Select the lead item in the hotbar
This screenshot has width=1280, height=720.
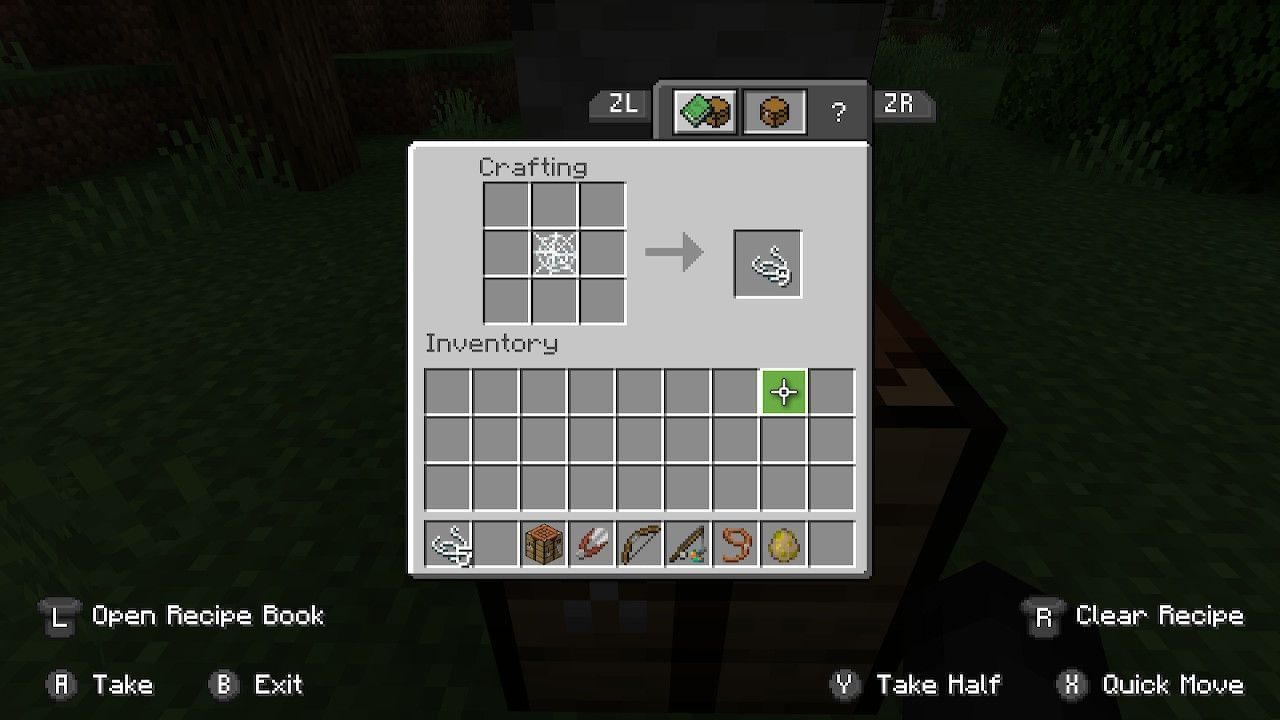(x=736, y=545)
